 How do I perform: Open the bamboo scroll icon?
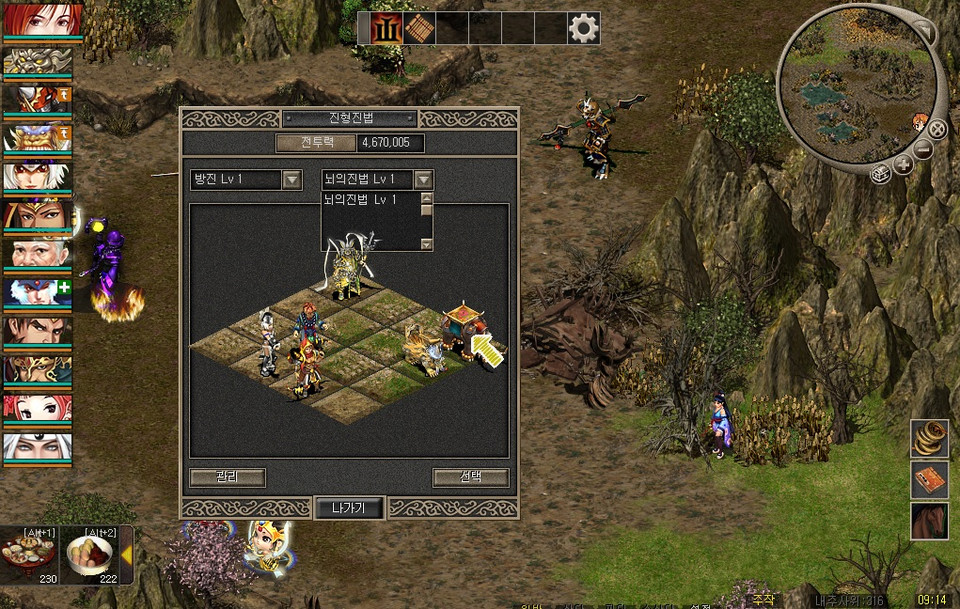[419, 28]
